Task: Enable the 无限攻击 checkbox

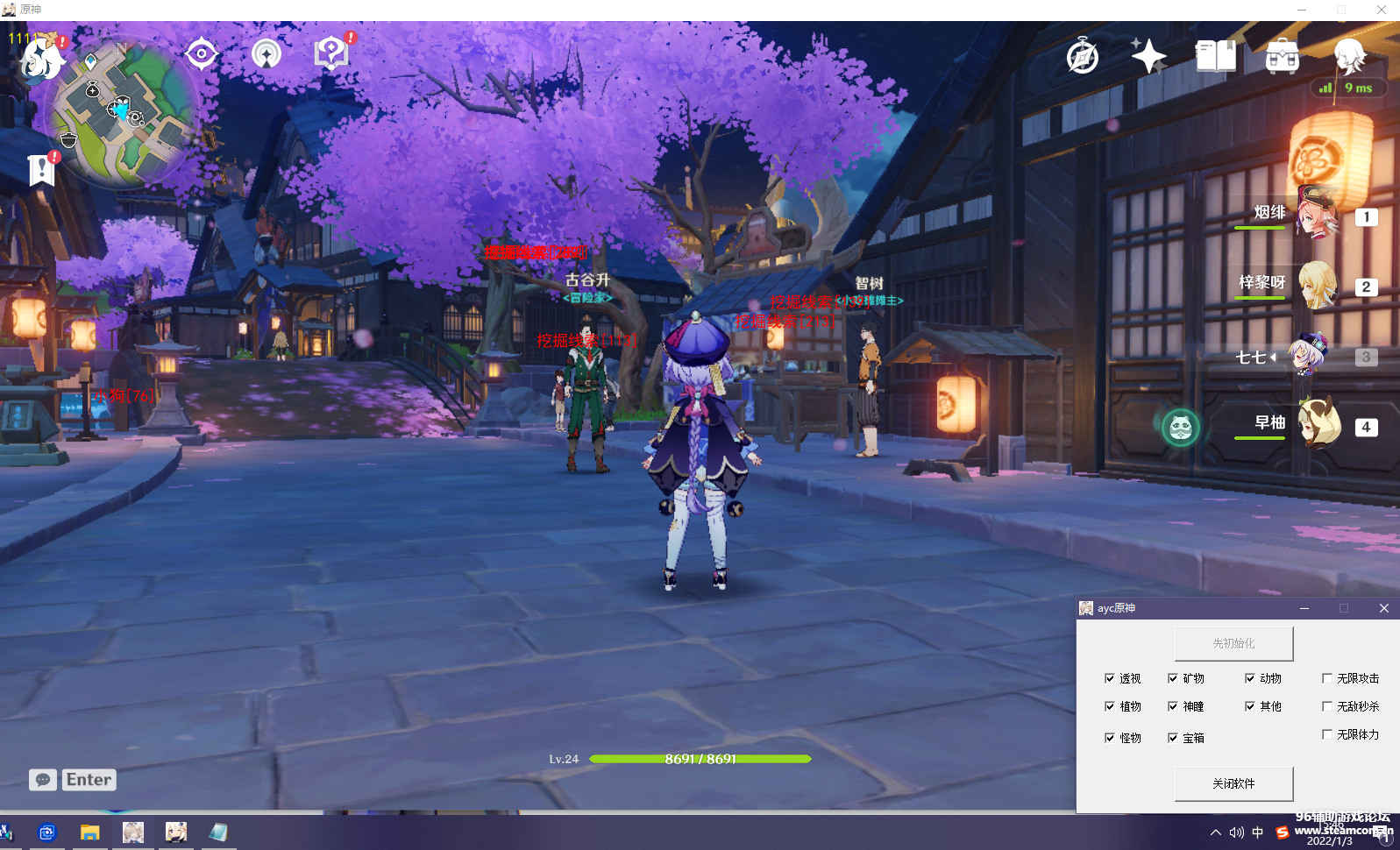Action: point(1327,678)
